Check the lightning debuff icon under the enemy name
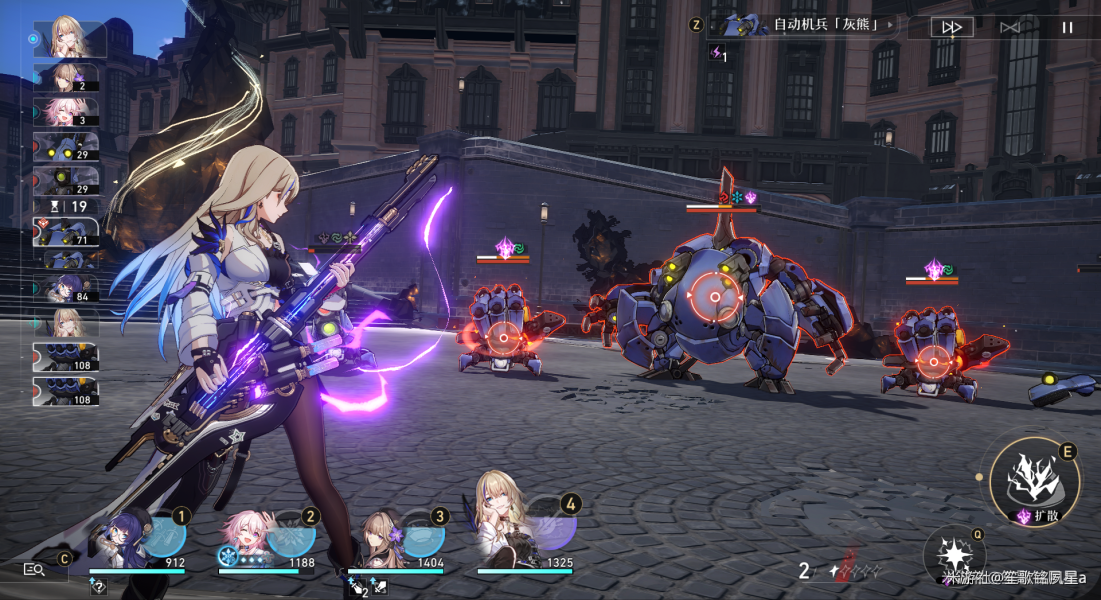The height and width of the screenshot is (600, 1101). [718, 53]
